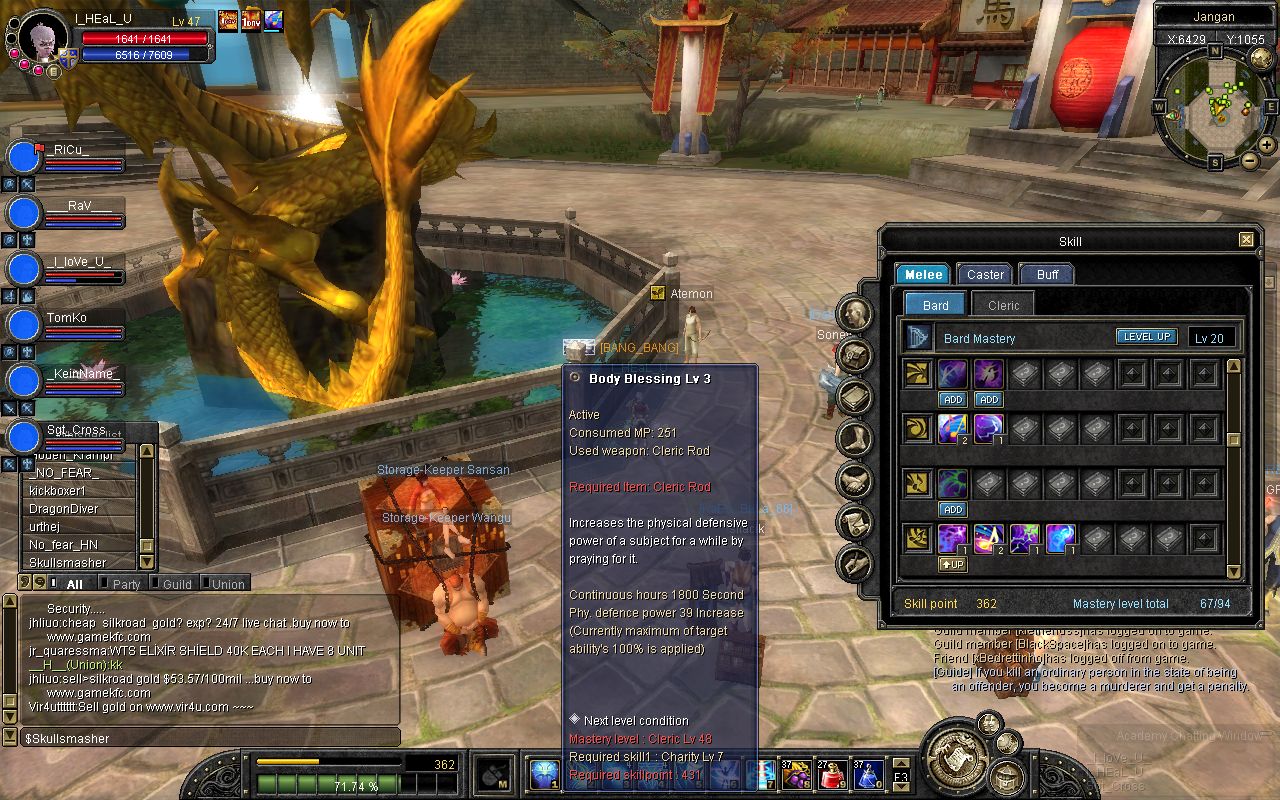Use the red health potion hotbar slot

point(832,774)
